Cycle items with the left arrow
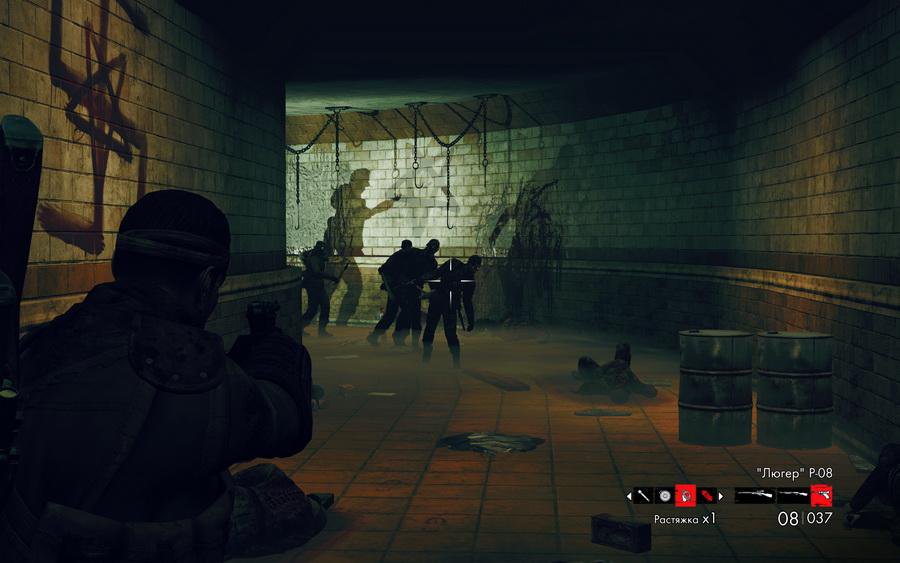The height and width of the screenshot is (563, 900). pyautogui.click(x=628, y=495)
